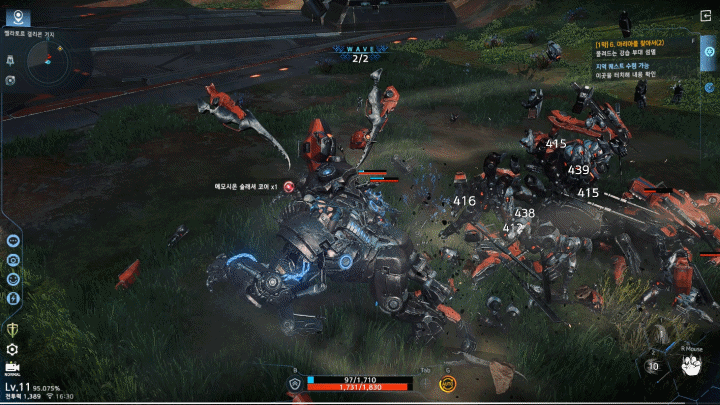
Task: Click the exit icon in the corner
Action: pos(707,16)
